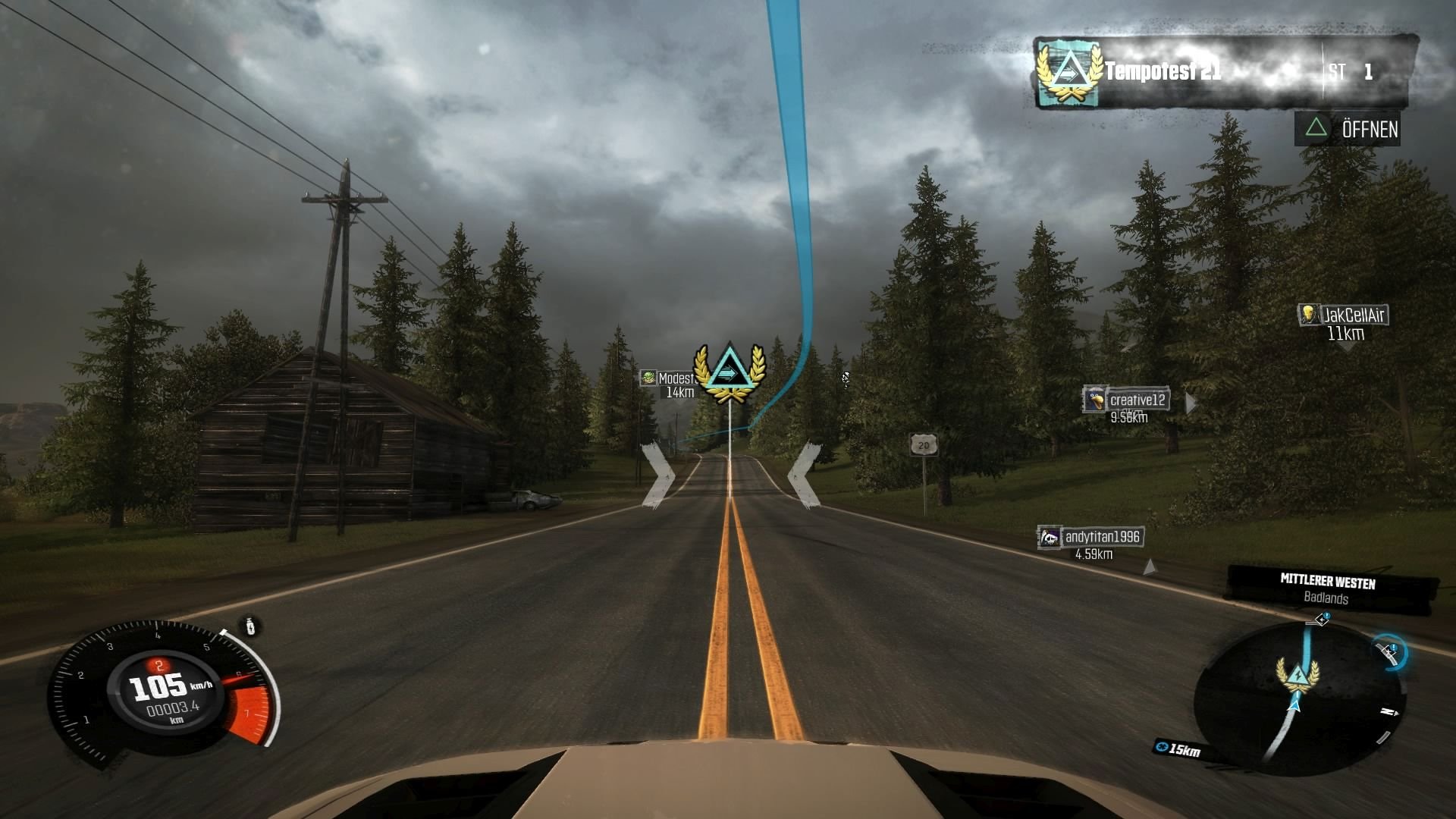Open the Mittlerer Westen Badlands region label

[x=1329, y=589]
